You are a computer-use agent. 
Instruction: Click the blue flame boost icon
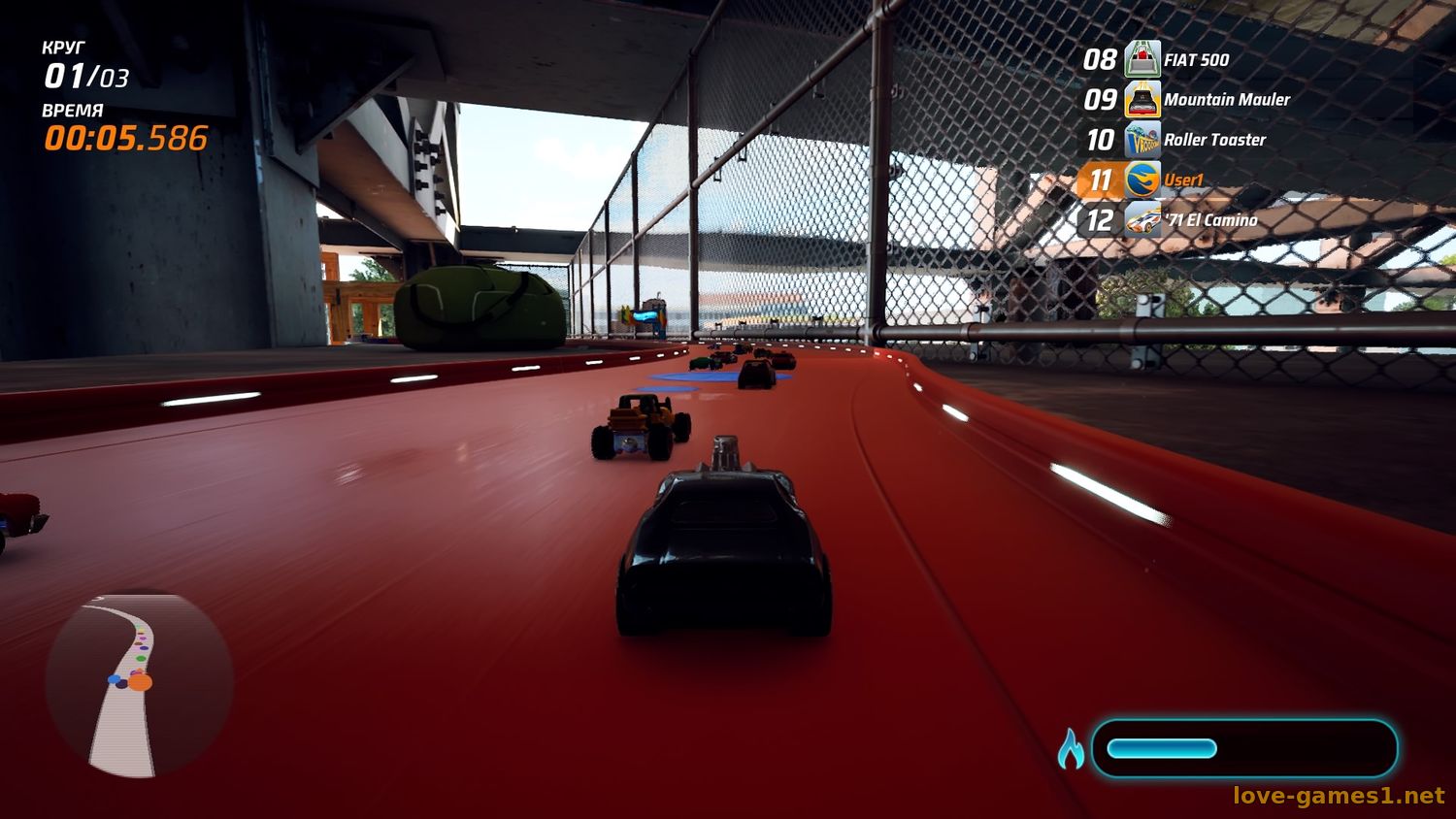click(x=1071, y=749)
